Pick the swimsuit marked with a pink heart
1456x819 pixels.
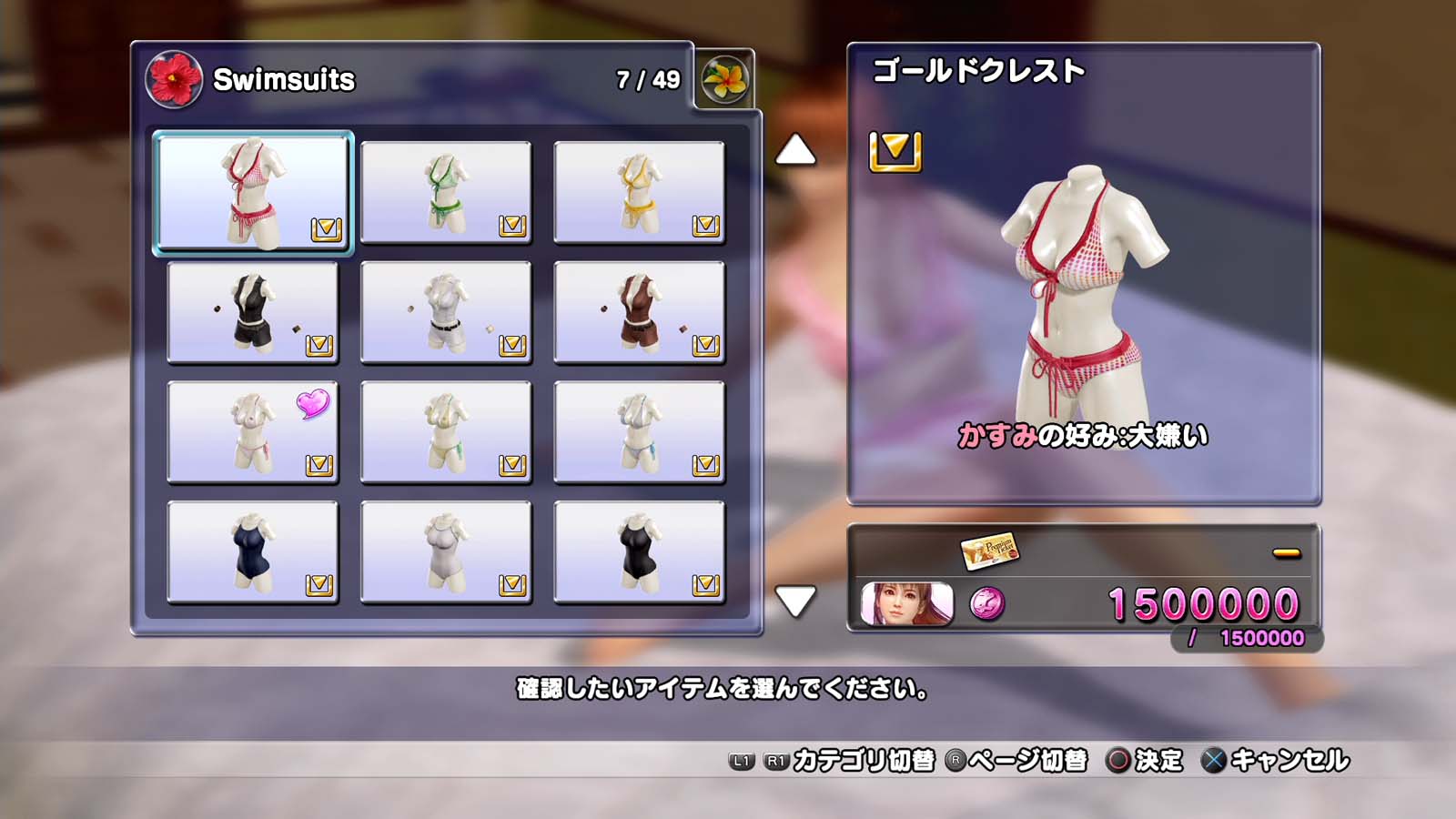coord(253,432)
